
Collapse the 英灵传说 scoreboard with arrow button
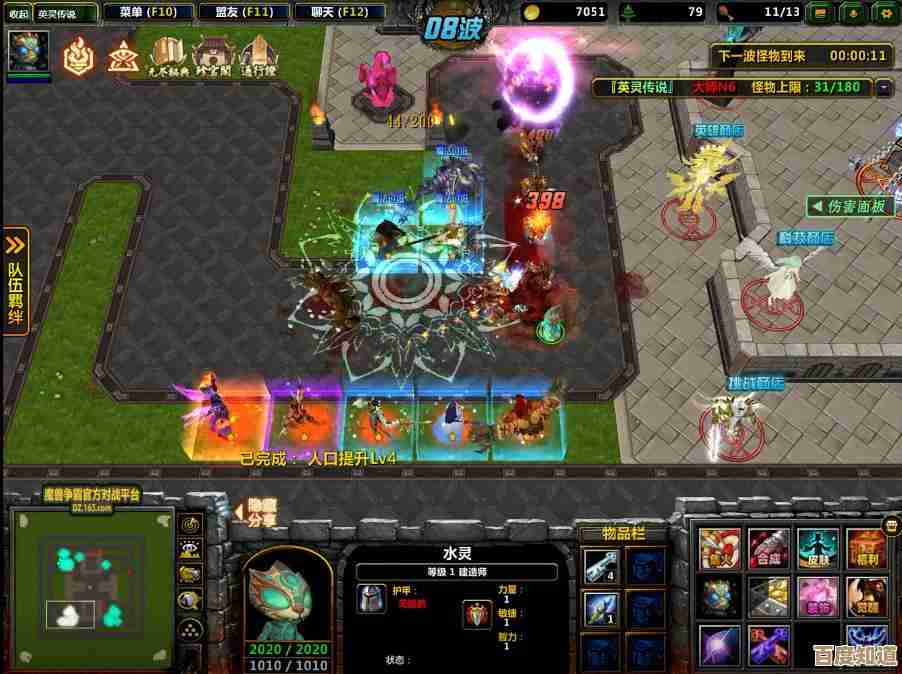[883, 87]
